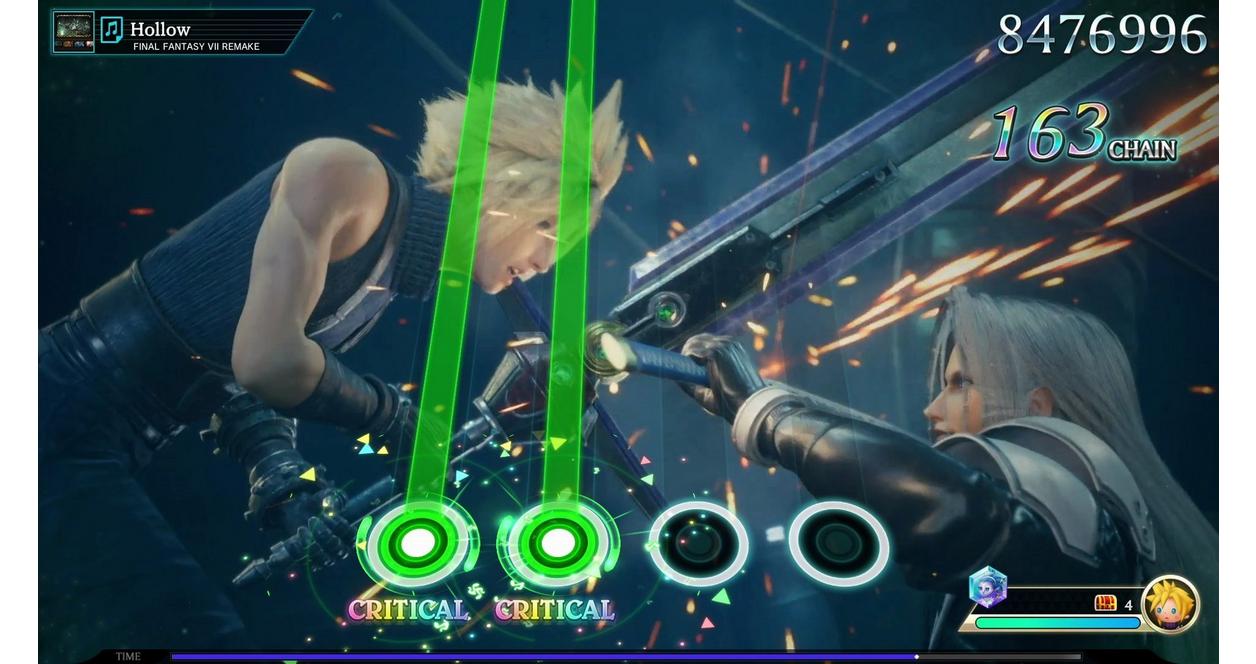Screen dimensions: 1256x664
Task: Click the Hollow song jacket thumbnail
Action: tap(73, 32)
